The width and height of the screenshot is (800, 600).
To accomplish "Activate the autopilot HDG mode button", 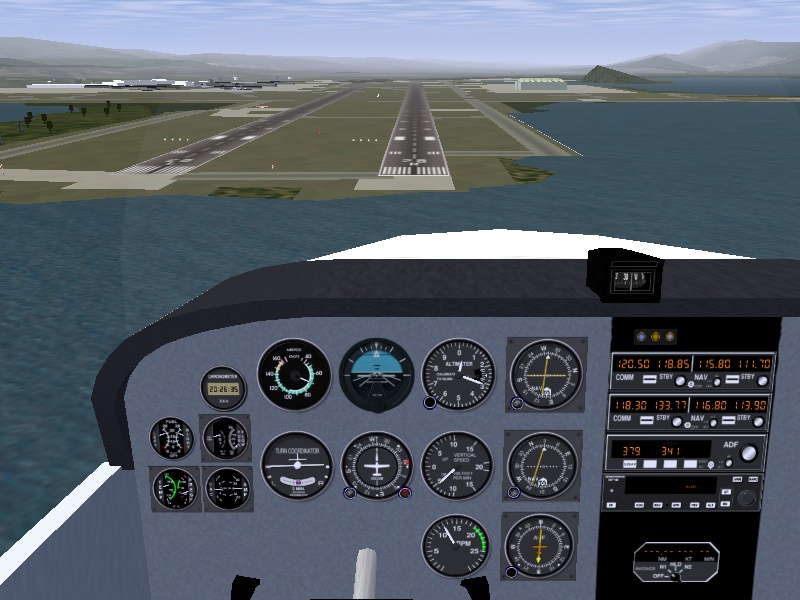I will [x=639, y=505].
